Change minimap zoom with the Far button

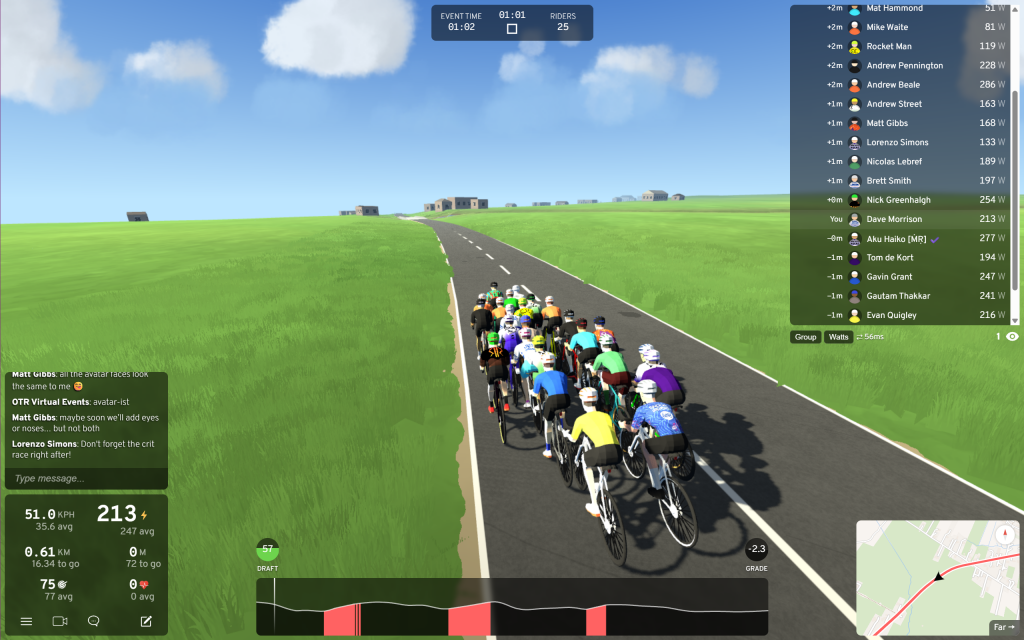pos(1002,627)
